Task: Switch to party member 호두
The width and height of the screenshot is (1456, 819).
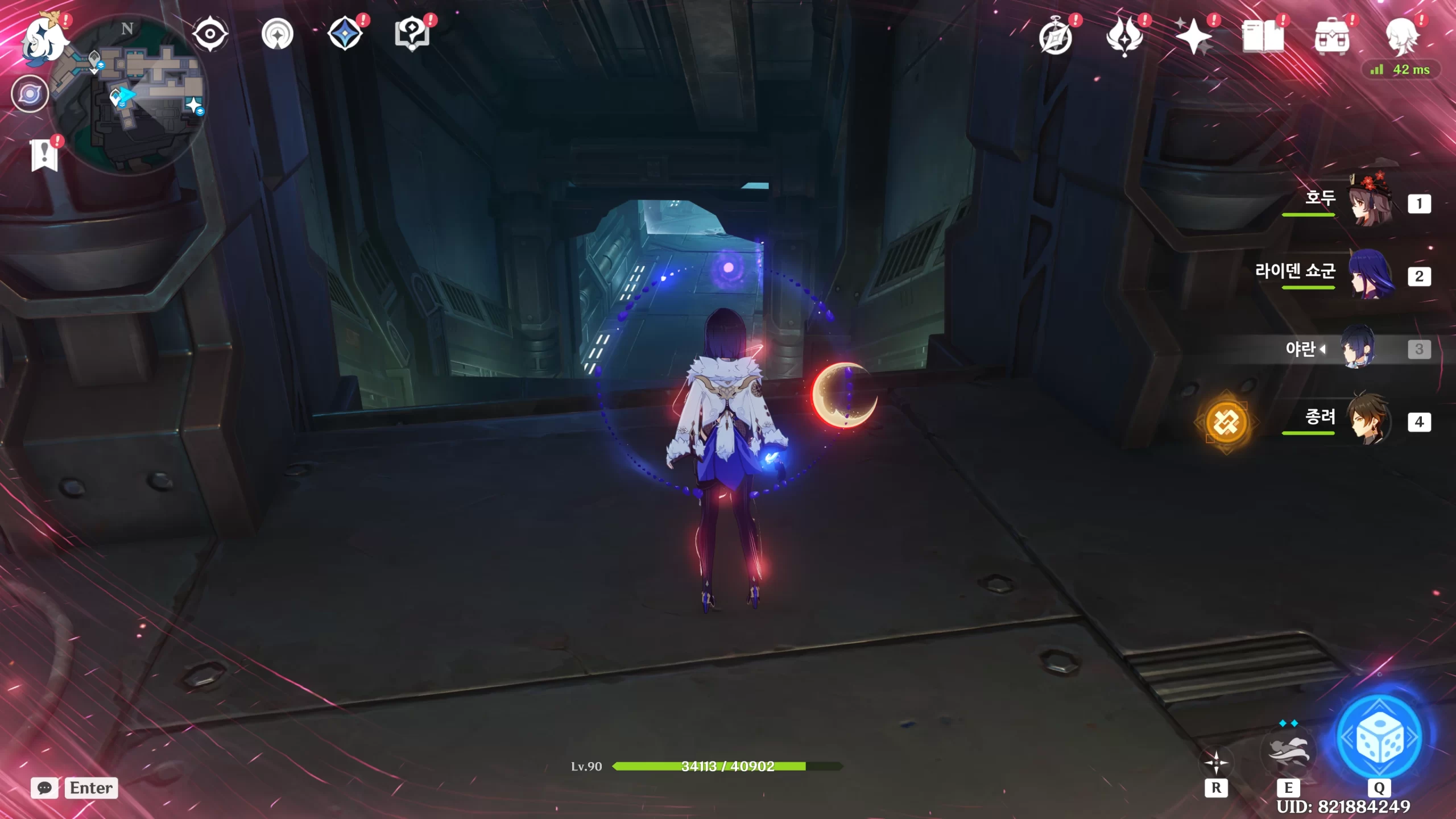Action: click(x=1370, y=203)
